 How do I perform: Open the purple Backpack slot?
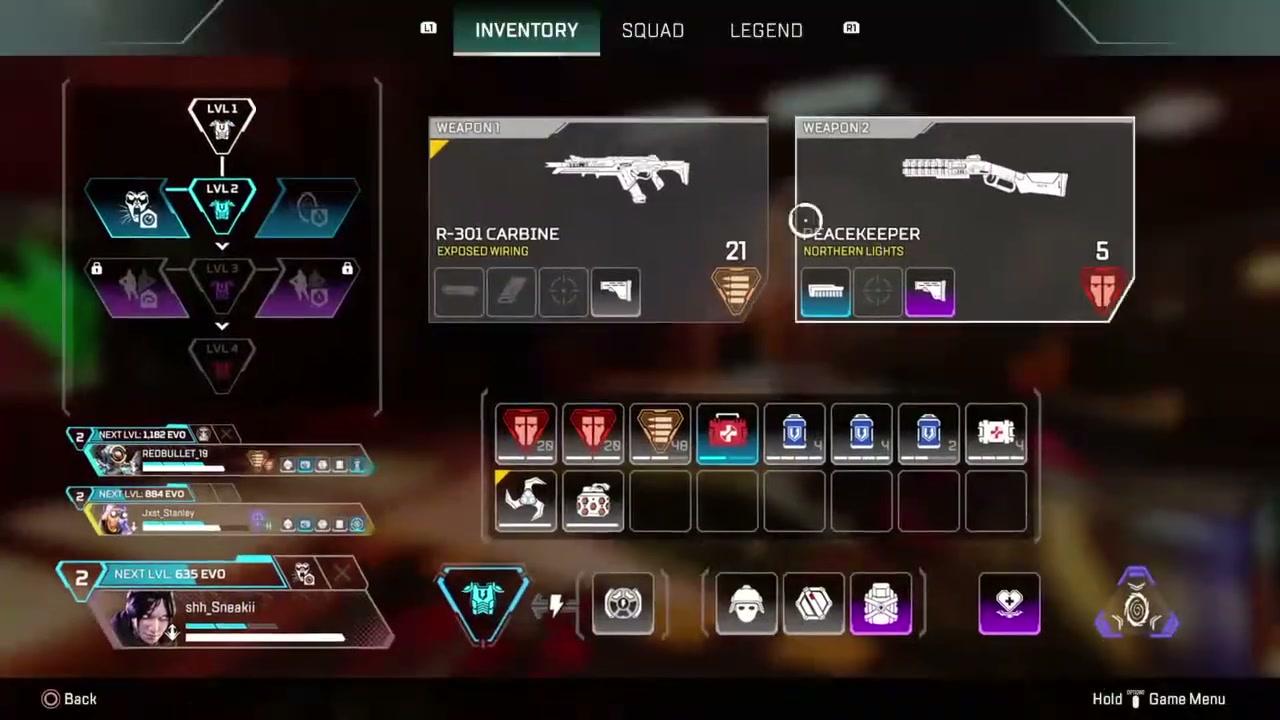881,603
